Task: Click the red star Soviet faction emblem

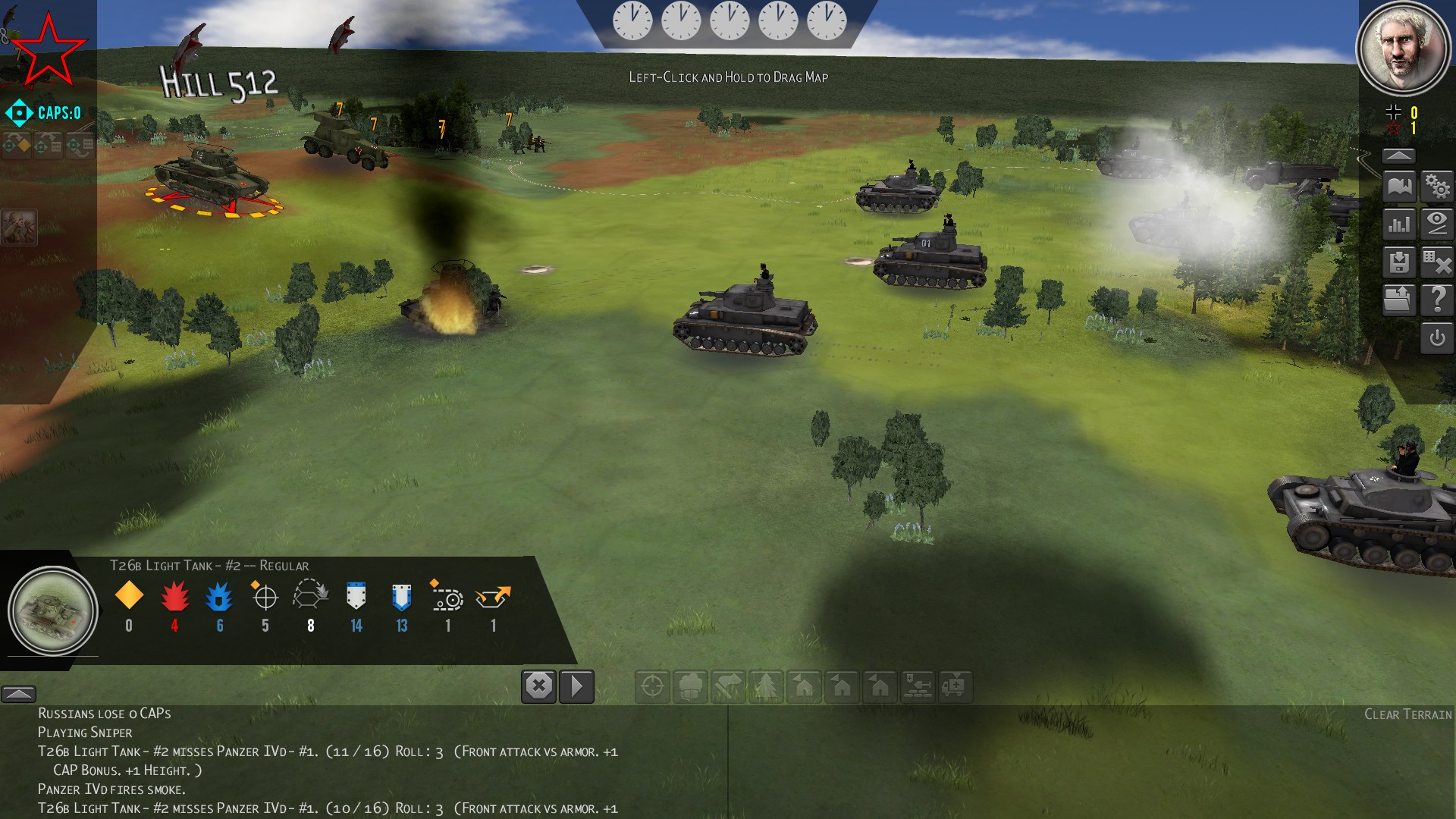Action: (47, 51)
